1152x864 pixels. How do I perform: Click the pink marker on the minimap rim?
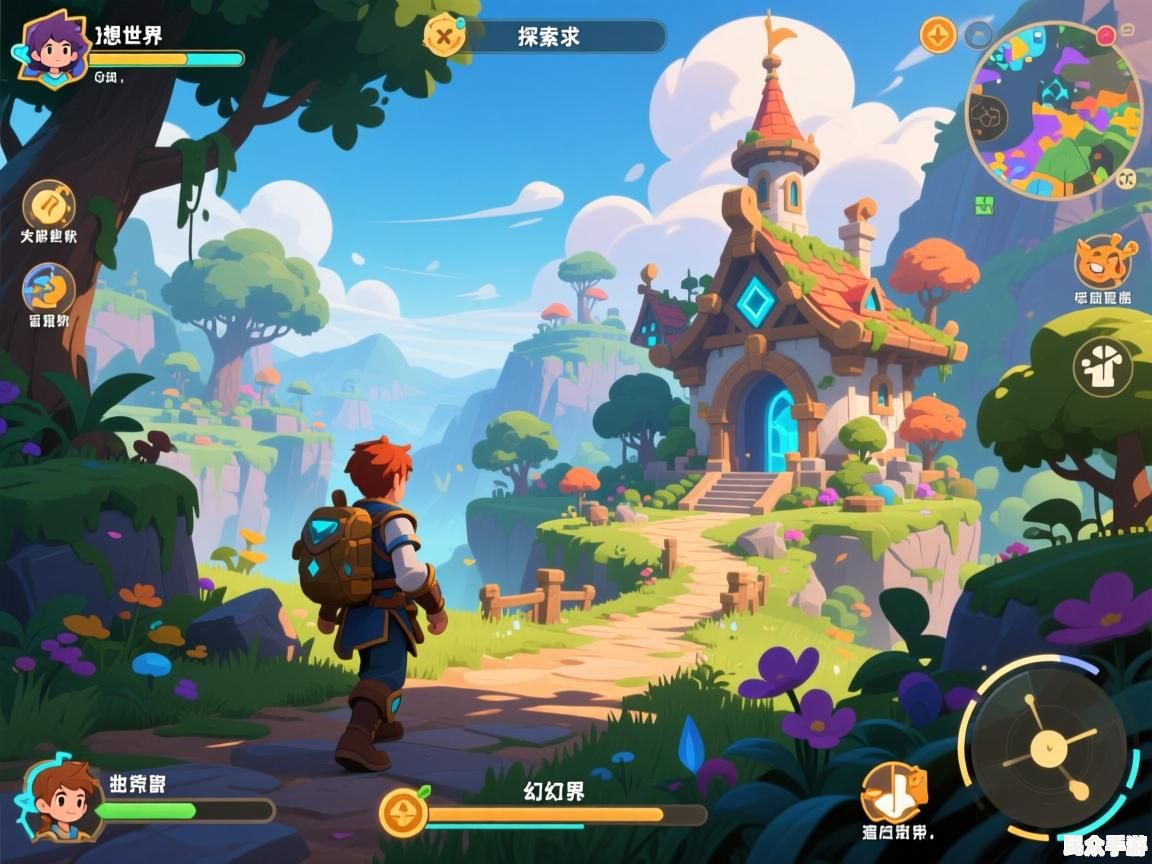(1105, 36)
